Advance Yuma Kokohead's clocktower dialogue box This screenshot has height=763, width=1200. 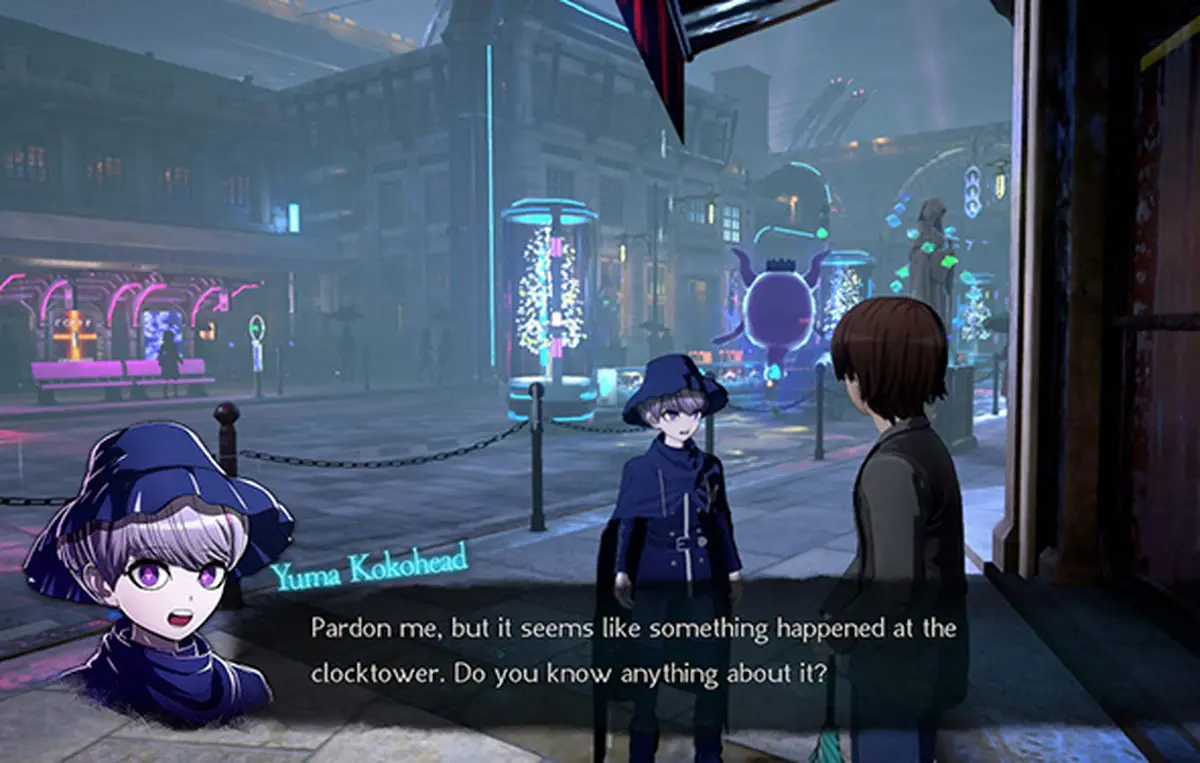[633, 651]
